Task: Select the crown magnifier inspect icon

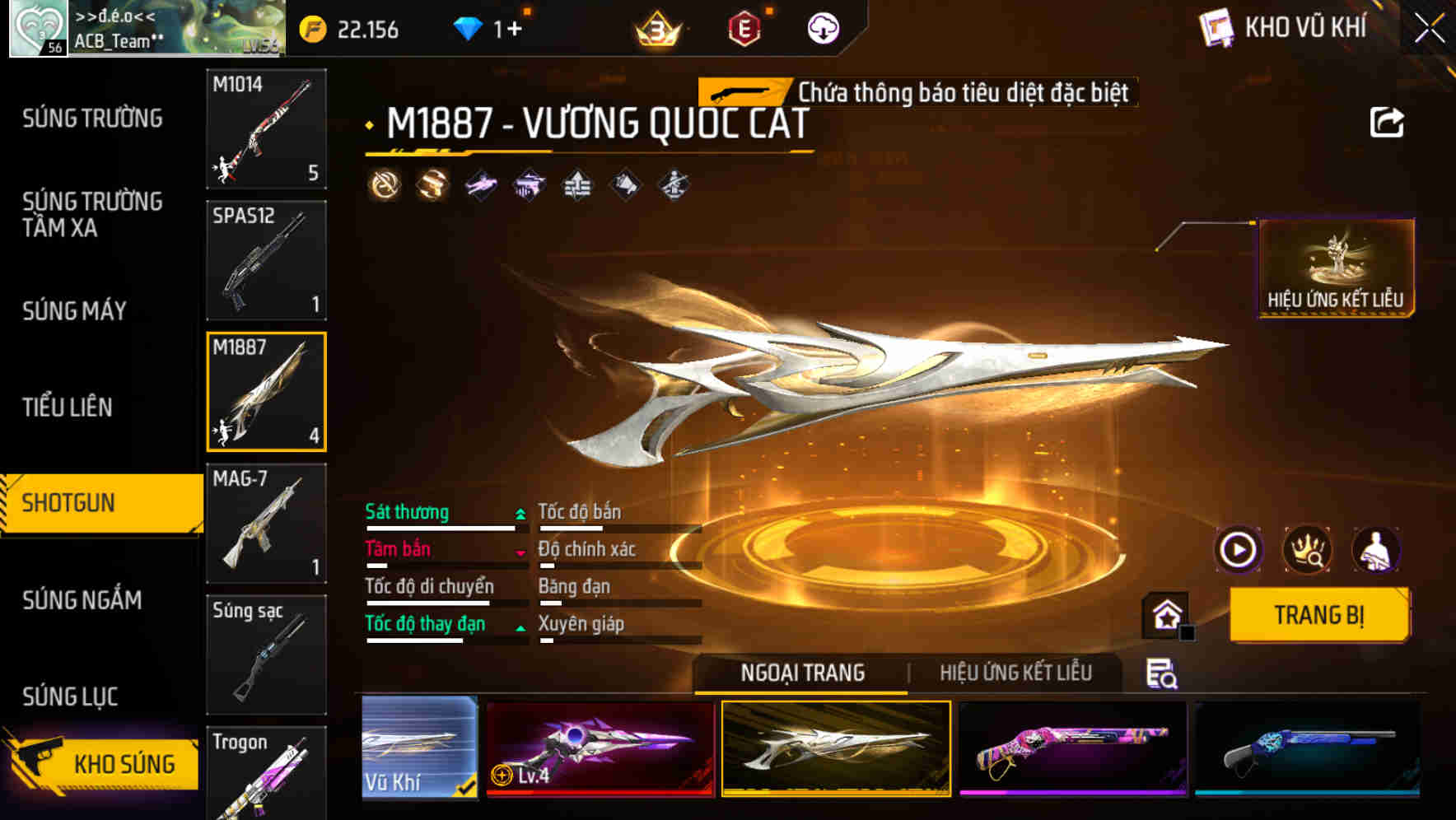Action: point(1308,550)
